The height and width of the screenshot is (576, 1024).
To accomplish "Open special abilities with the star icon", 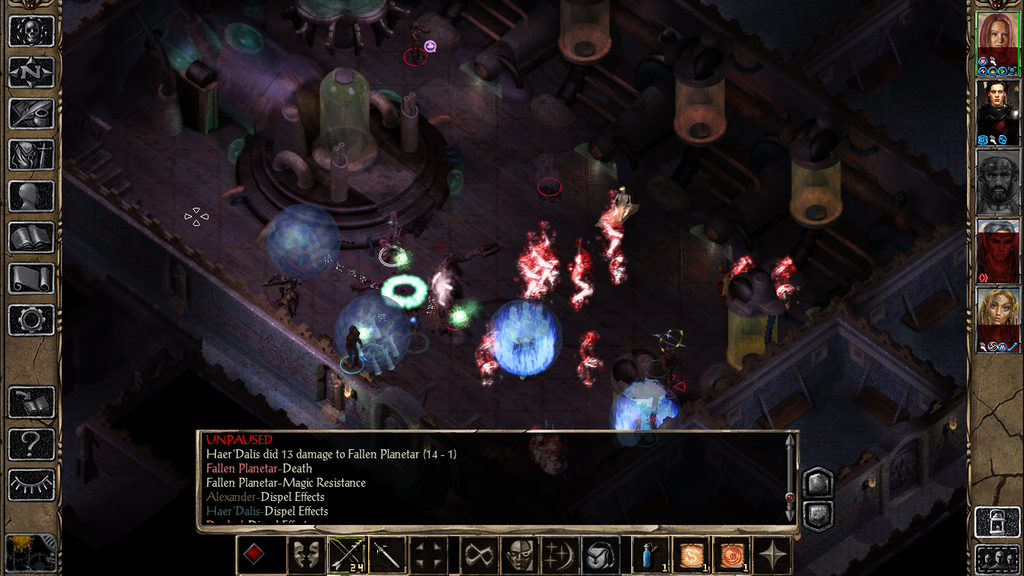I will tap(774, 555).
